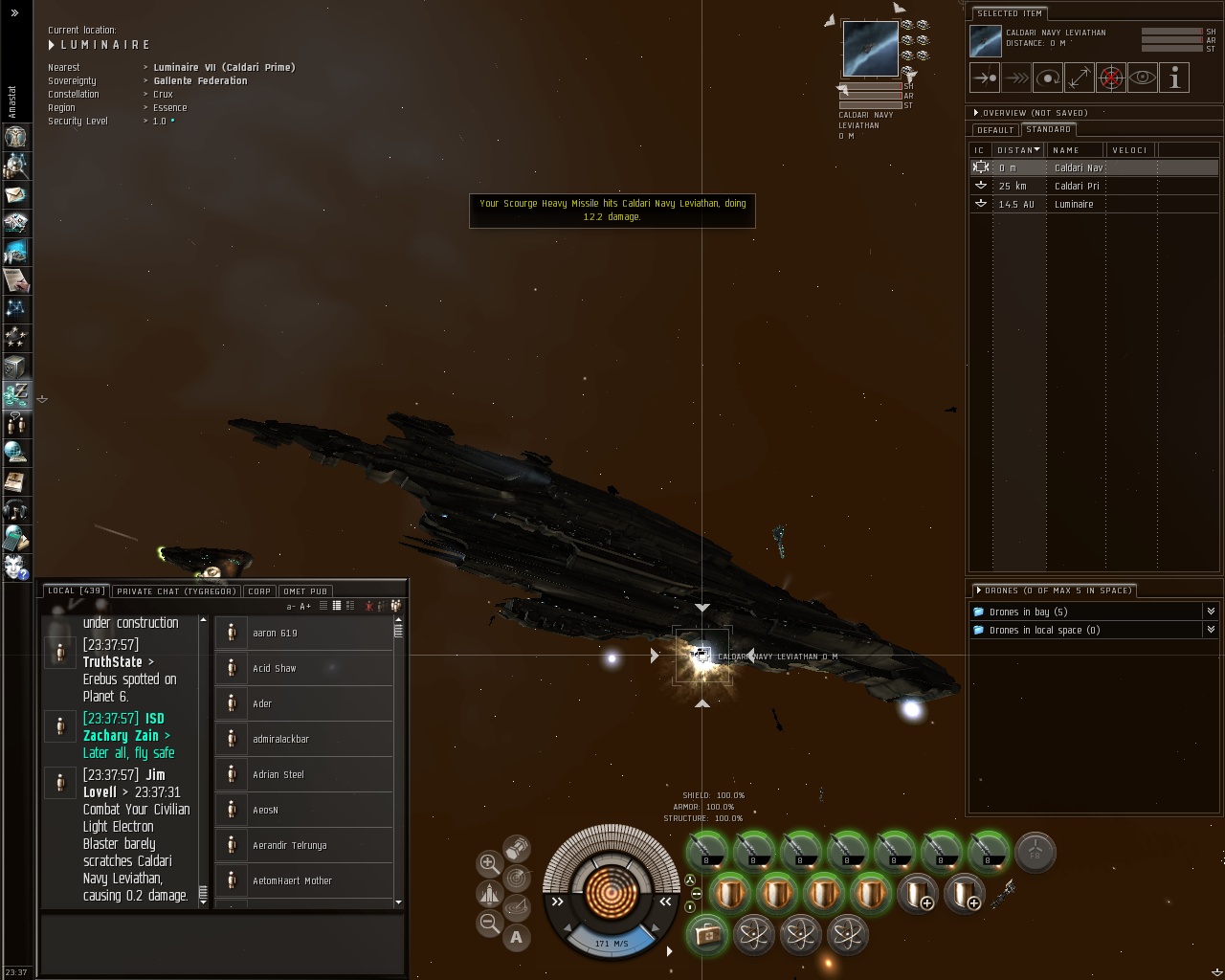Switch to the Private Chat (Tygregor) tab
The width and height of the screenshot is (1225, 980).
tap(176, 591)
